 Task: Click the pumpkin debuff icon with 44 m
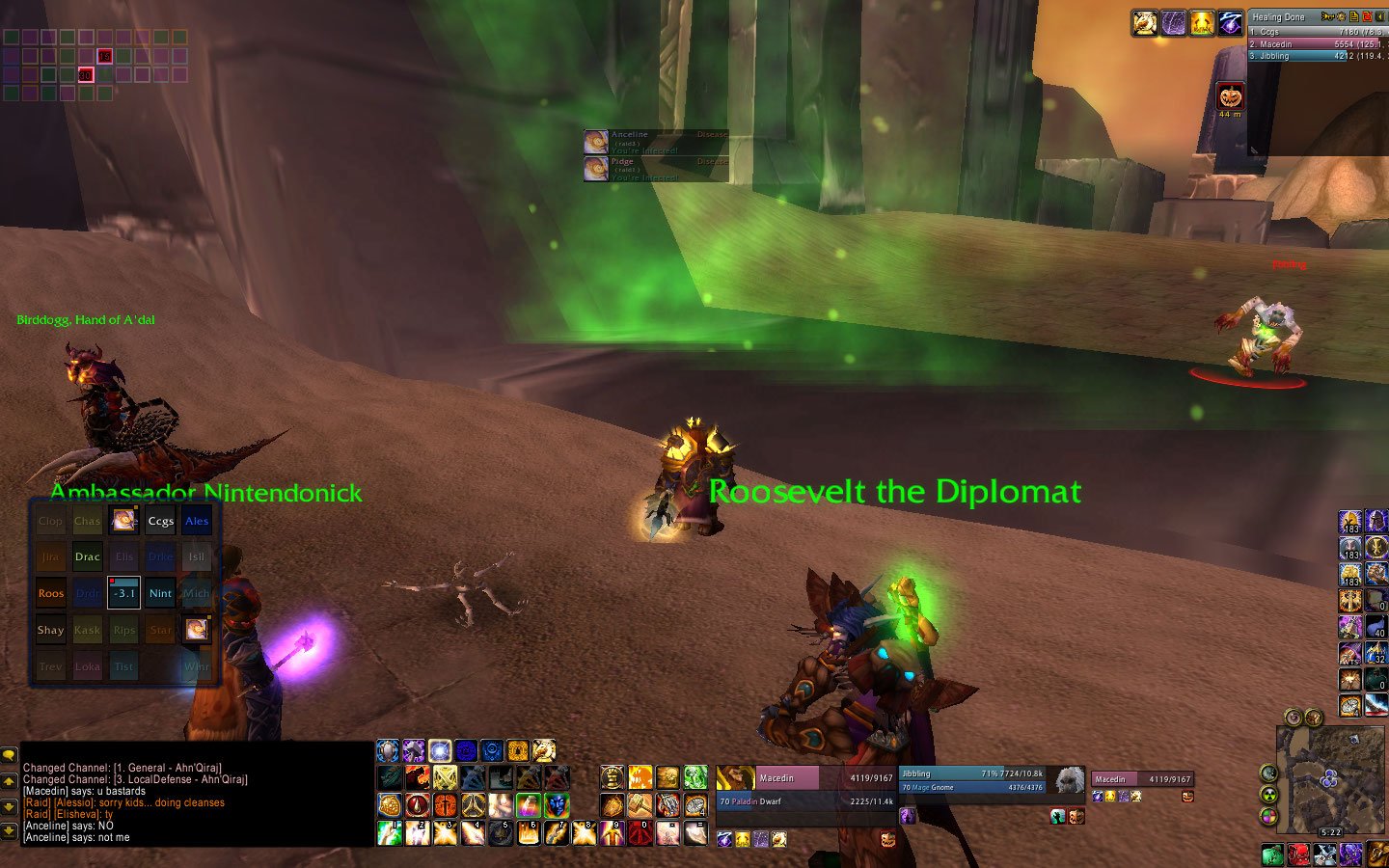pos(1230,96)
